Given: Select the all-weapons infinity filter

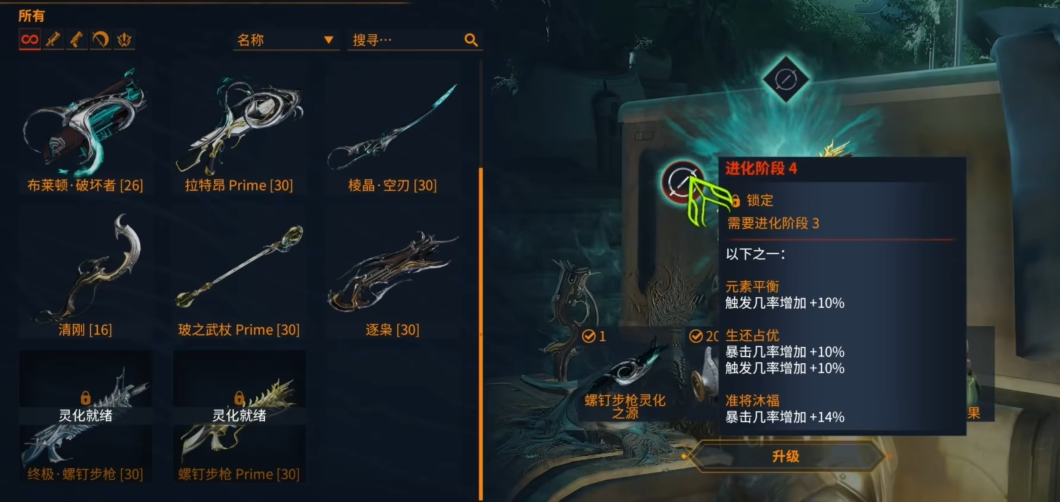Looking at the screenshot, I should point(29,40).
